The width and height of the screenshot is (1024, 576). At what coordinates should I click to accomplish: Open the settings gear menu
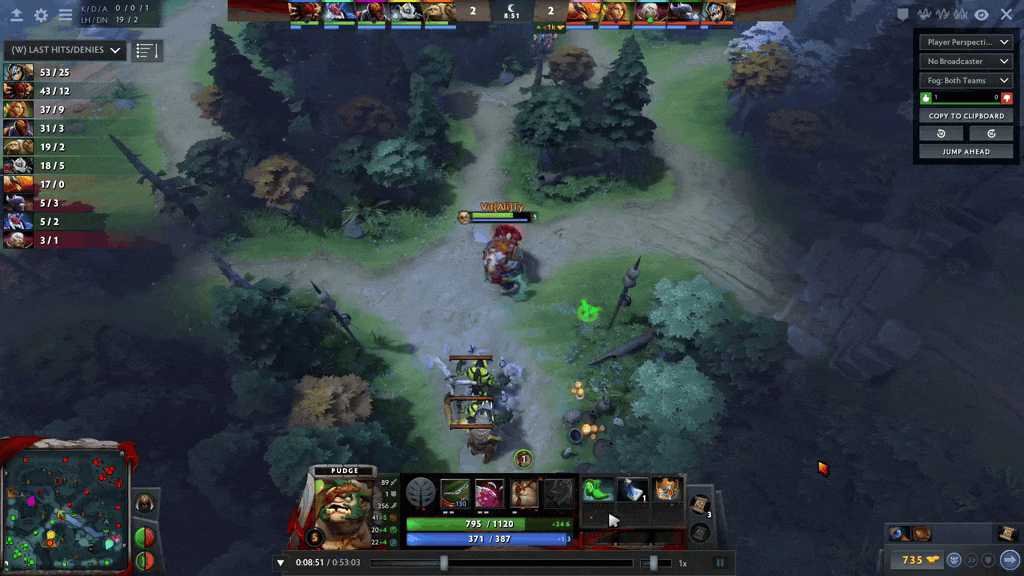click(41, 15)
